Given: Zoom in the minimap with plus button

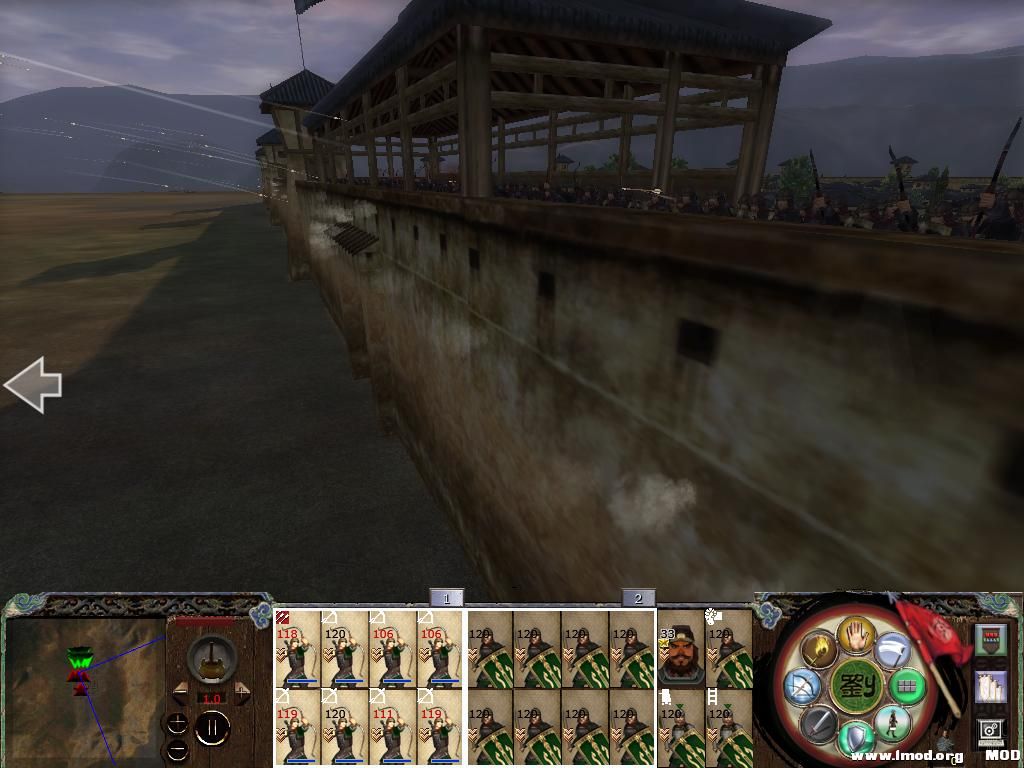Looking at the screenshot, I should [x=177, y=722].
